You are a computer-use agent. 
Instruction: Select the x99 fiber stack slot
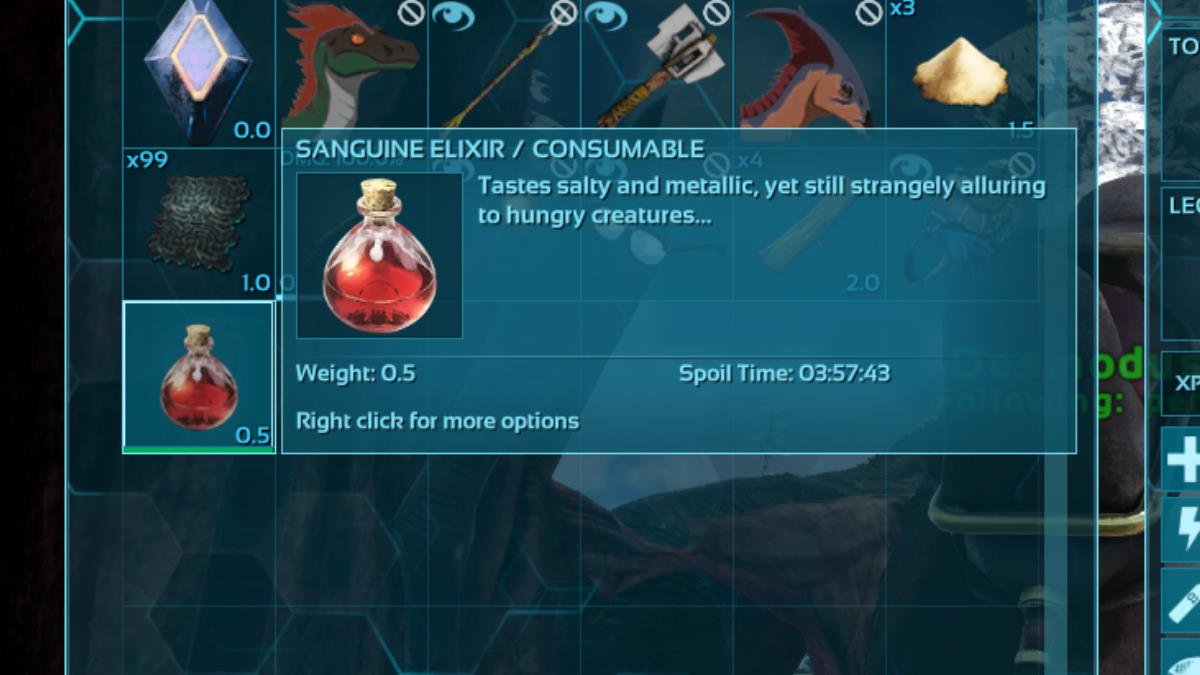click(x=198, y=222)
